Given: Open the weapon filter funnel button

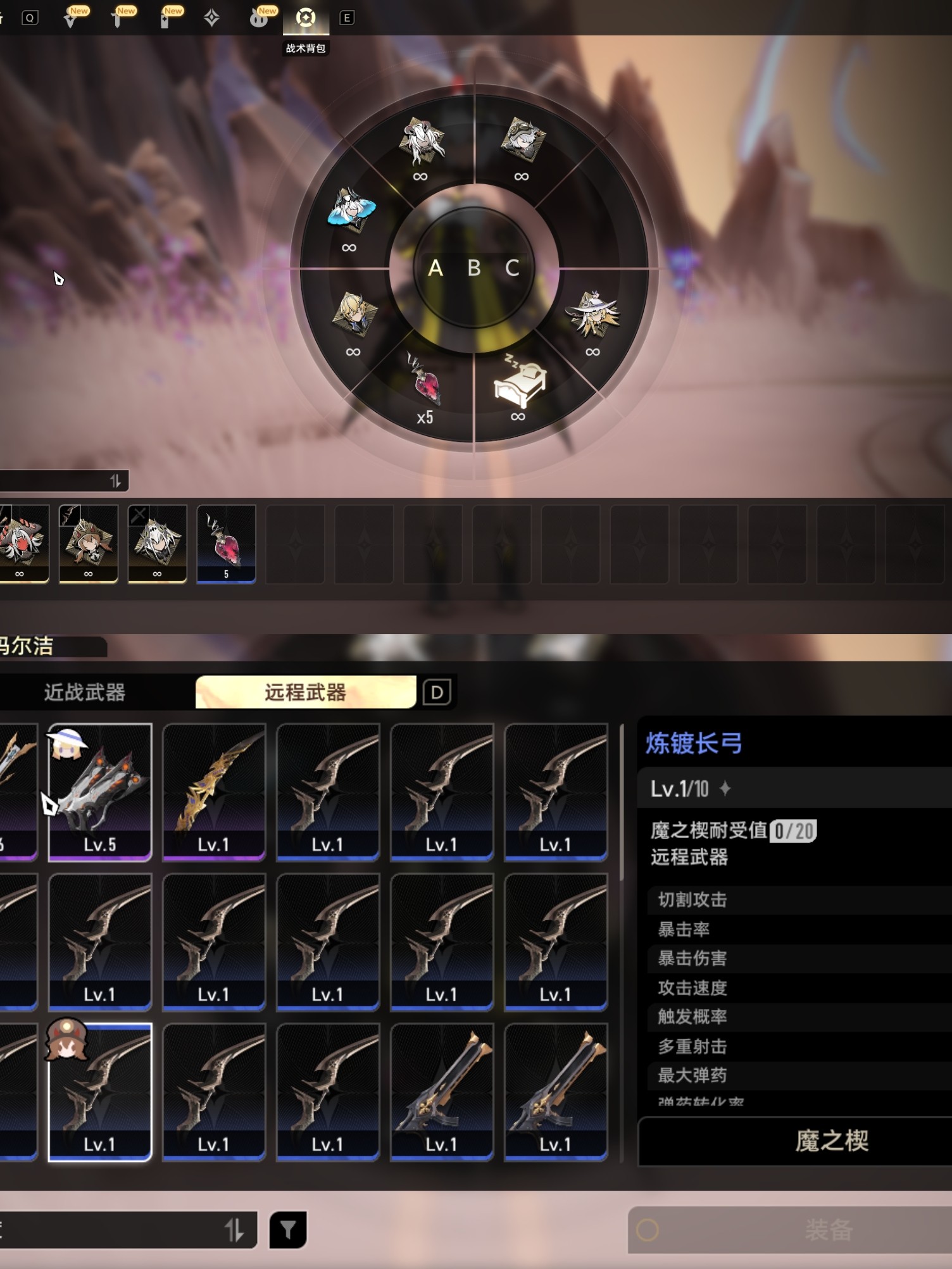Looking at the screenshot, I should click(x=288, y=1230).
